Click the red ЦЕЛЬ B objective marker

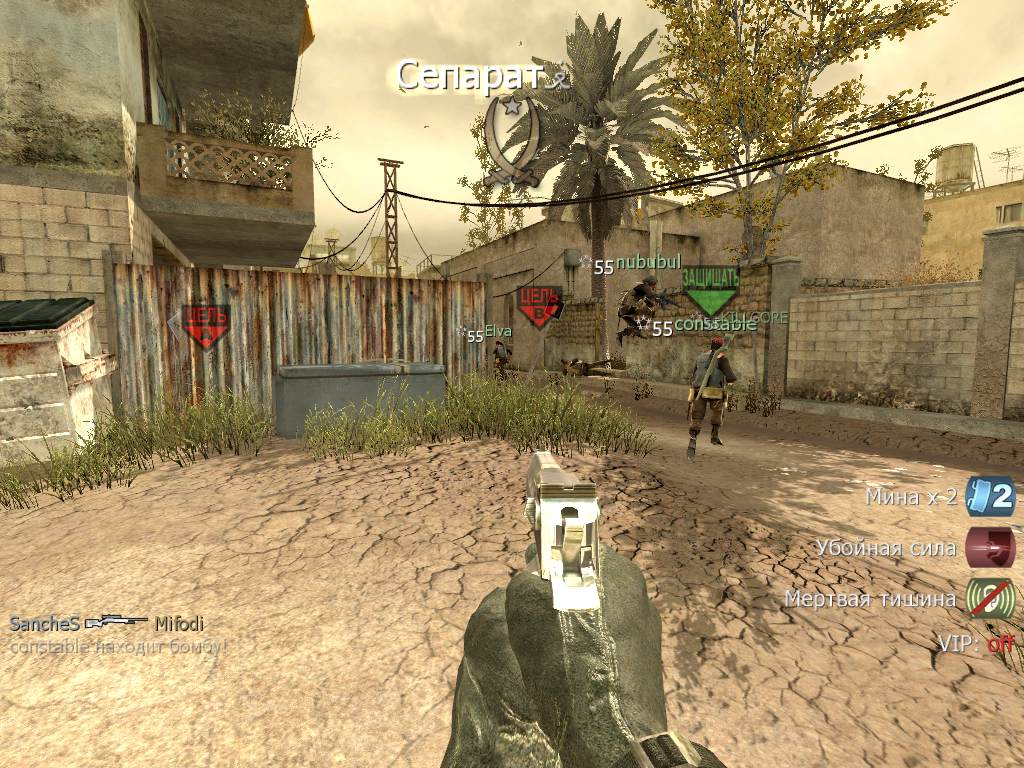point(540,306)
